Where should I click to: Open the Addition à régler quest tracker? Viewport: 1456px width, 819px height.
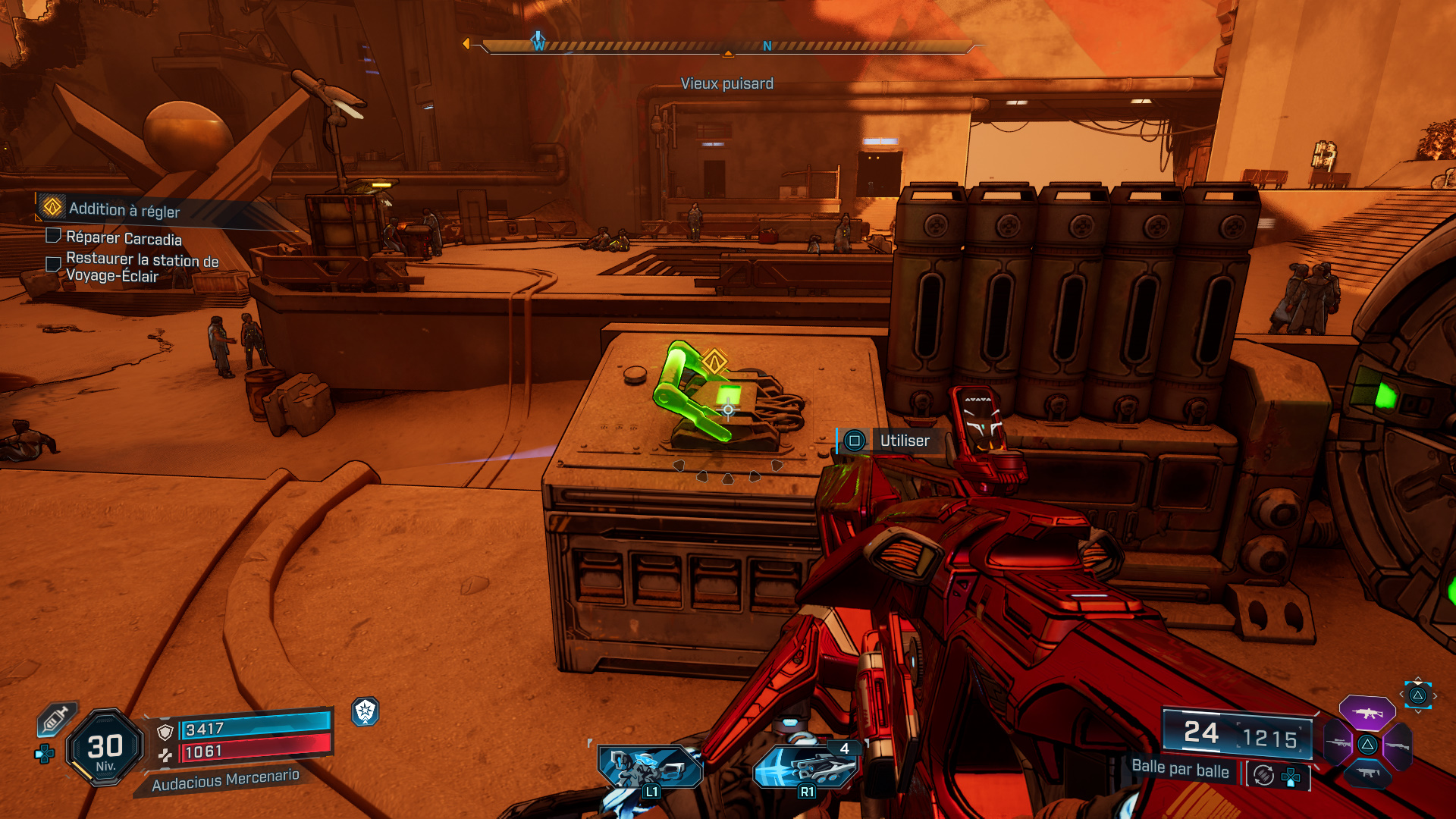pos(124,209)
